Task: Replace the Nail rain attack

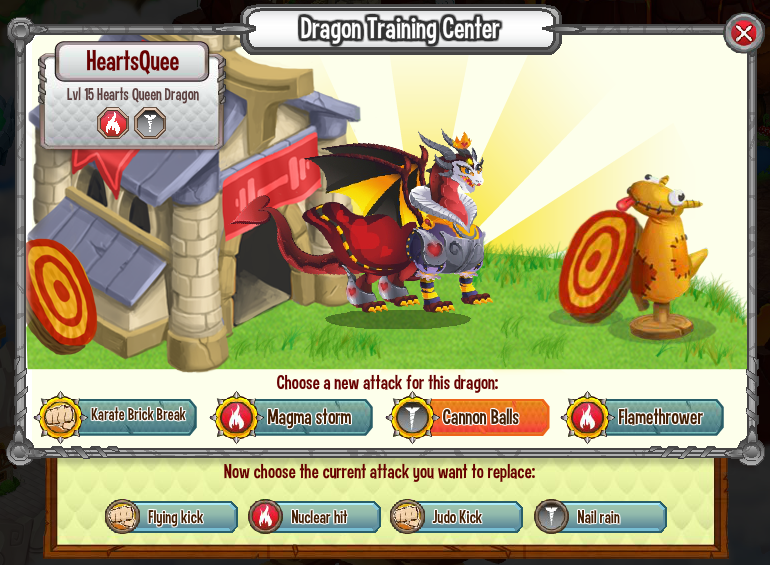Action: (x=600, y=517)
